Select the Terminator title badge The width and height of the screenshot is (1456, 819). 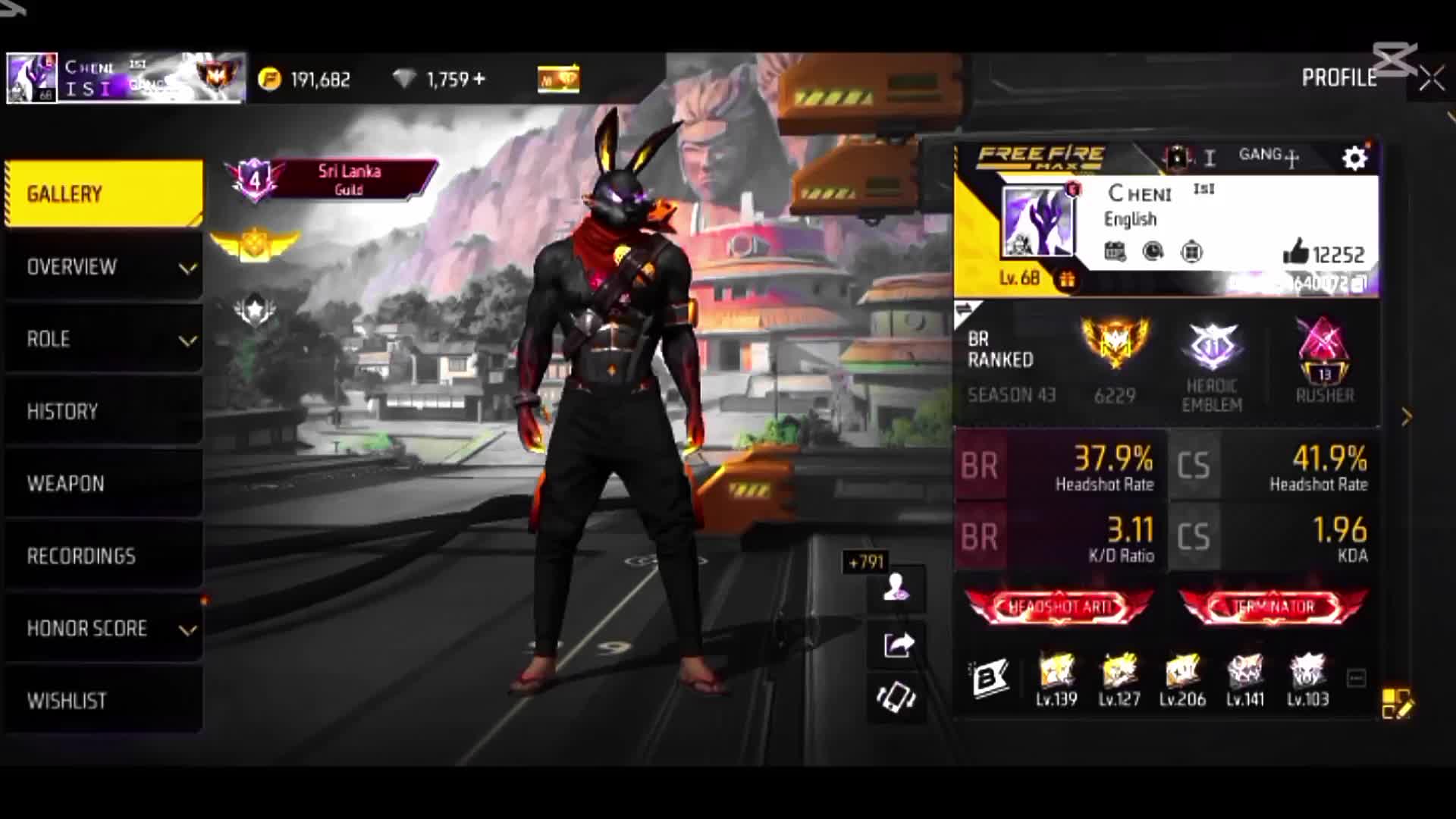tap(1273, 607)
